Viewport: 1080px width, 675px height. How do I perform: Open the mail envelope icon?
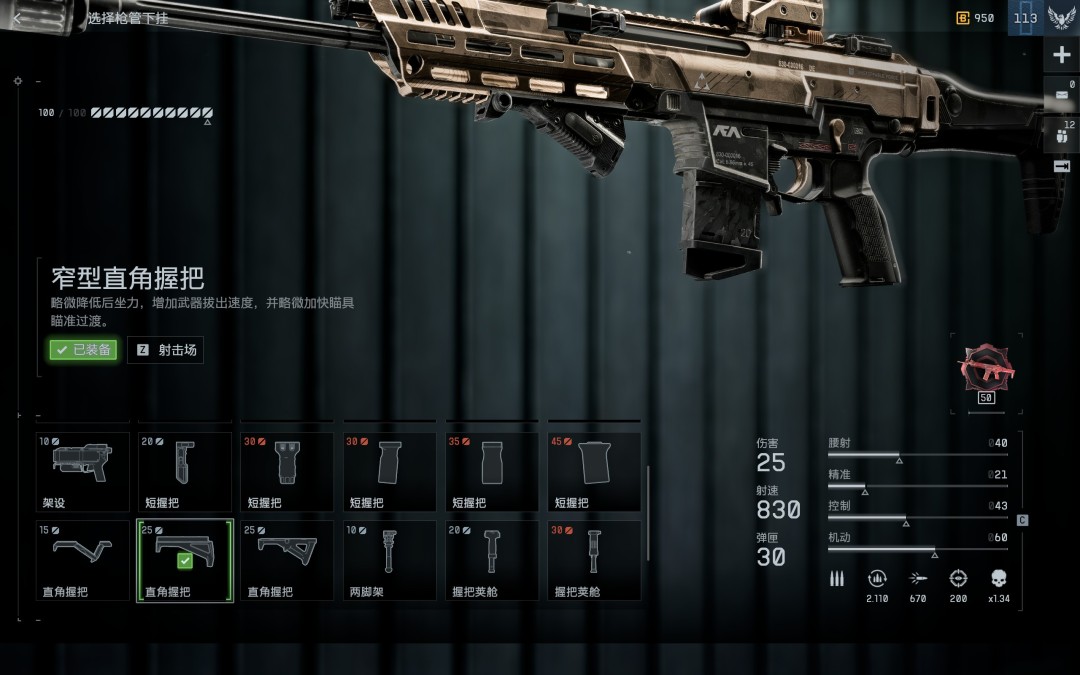tap(1061, 95)
